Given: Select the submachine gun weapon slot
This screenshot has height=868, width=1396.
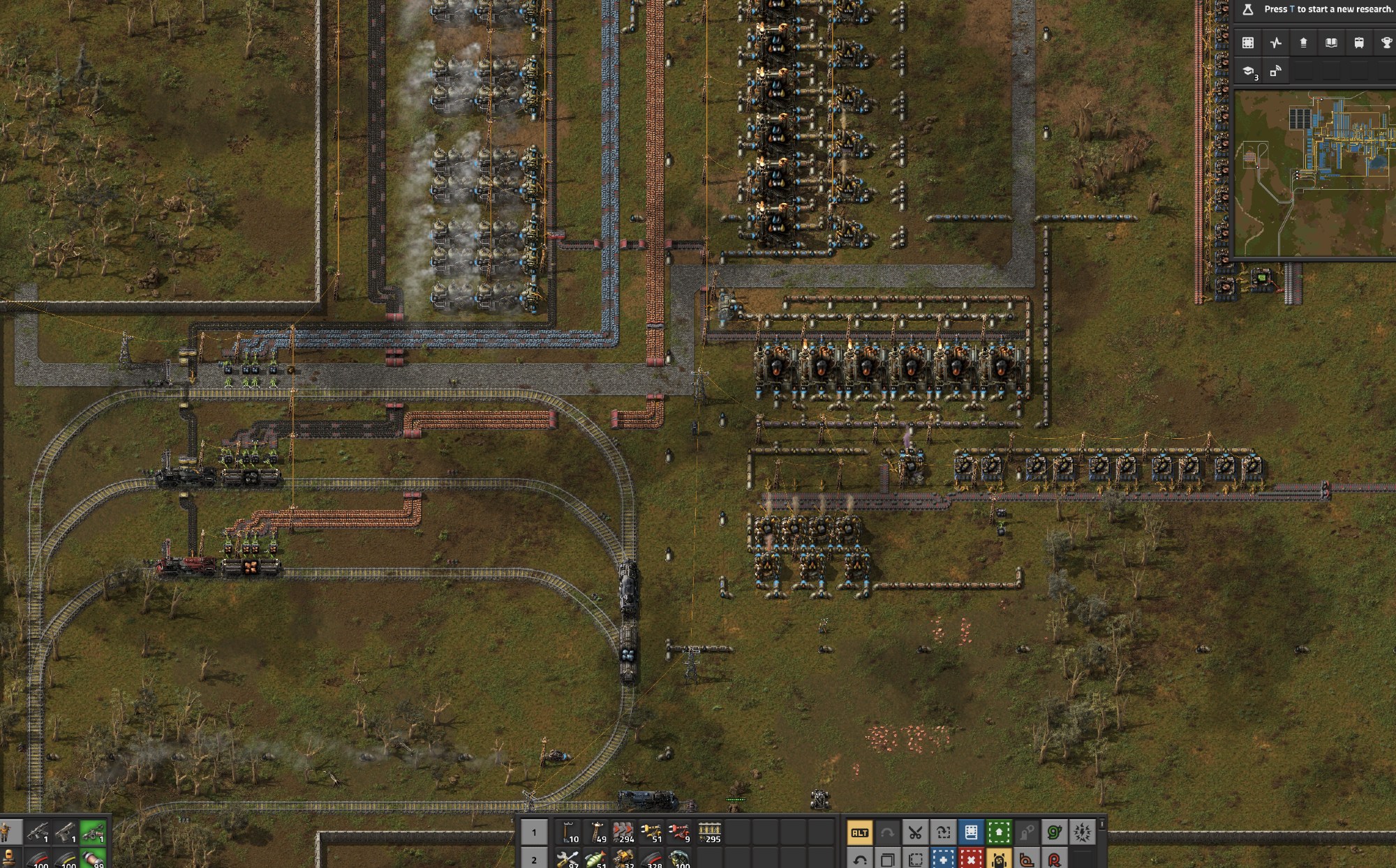Looking at the screenshot, I should click(x=37, y=832).
